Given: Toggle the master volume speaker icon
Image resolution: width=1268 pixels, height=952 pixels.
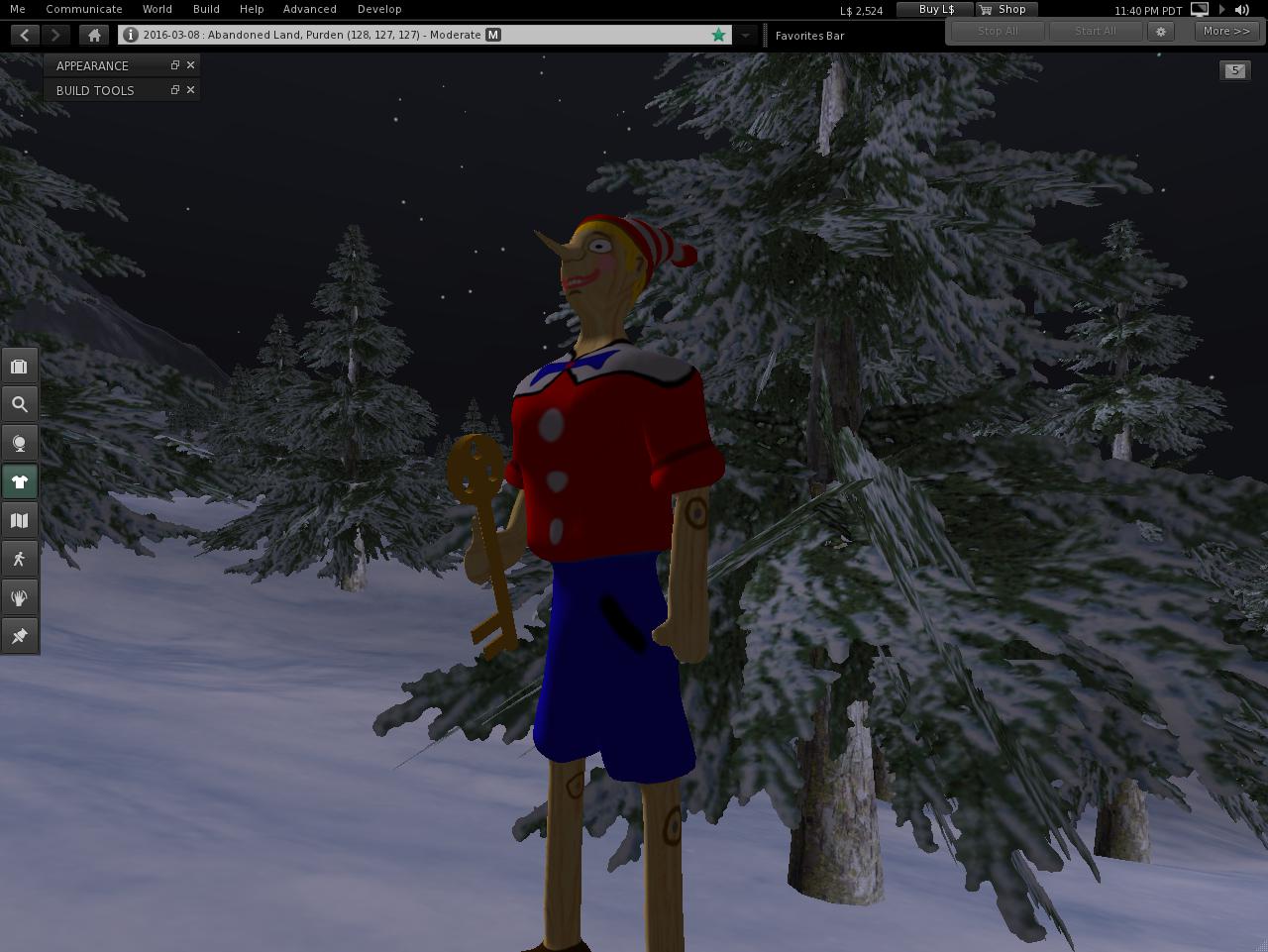Looking at the screenshot, I should pos(1242,10).
